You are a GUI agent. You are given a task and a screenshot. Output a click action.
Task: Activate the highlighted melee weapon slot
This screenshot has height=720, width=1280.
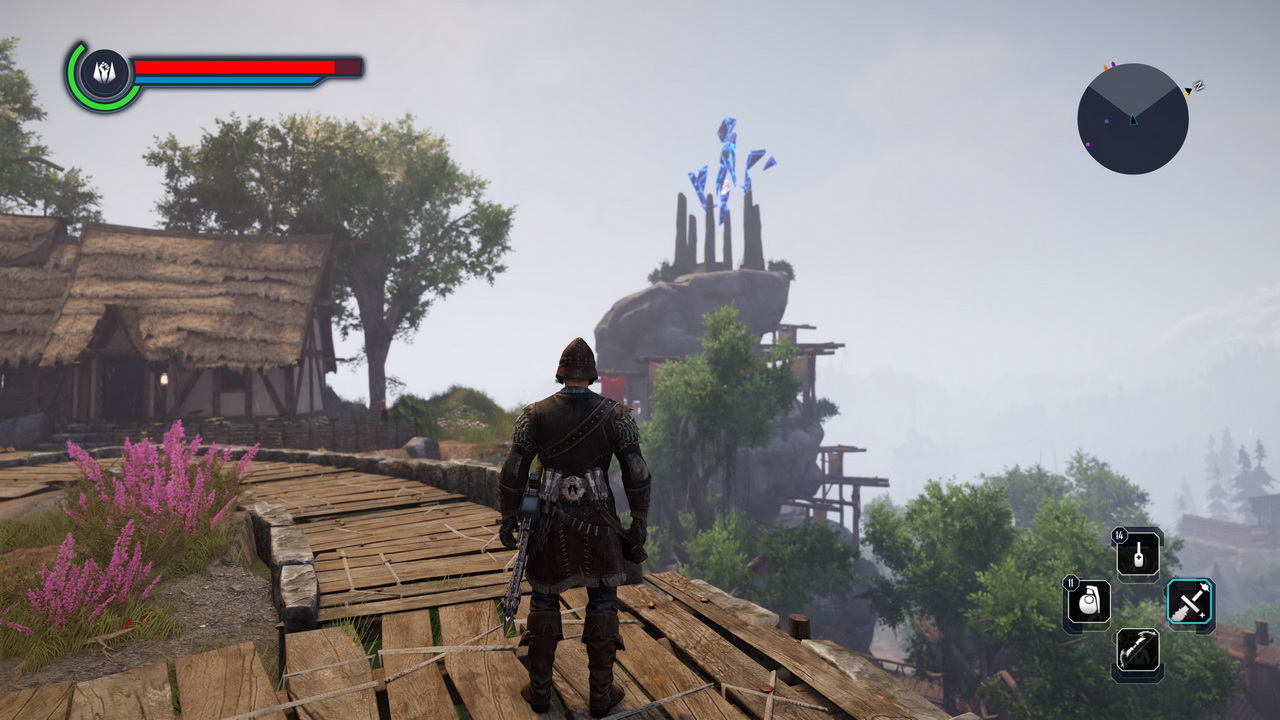click(1190, 604)
